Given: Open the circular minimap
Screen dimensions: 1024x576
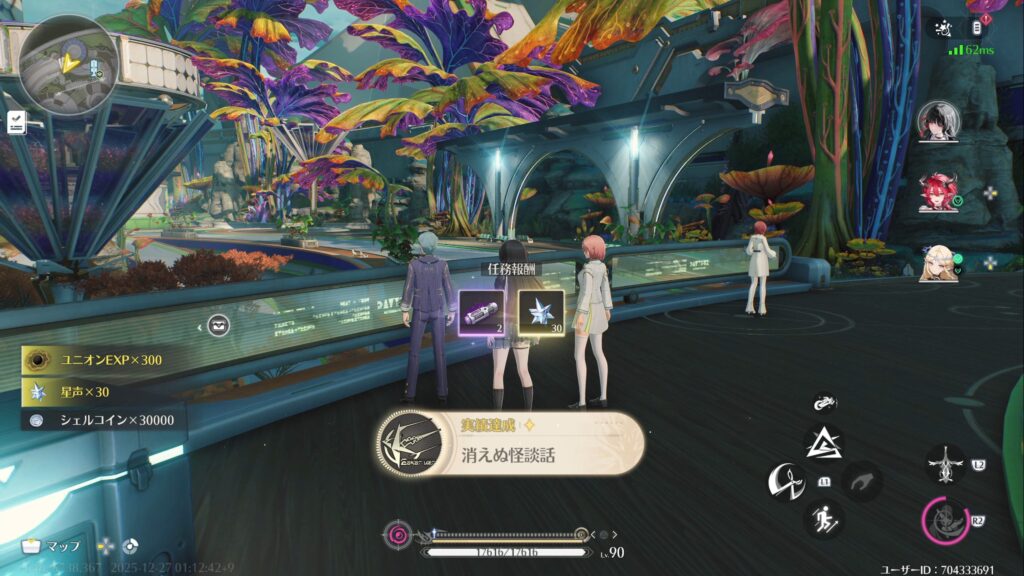Looking at the screenshot, I should tap(68, 63).
